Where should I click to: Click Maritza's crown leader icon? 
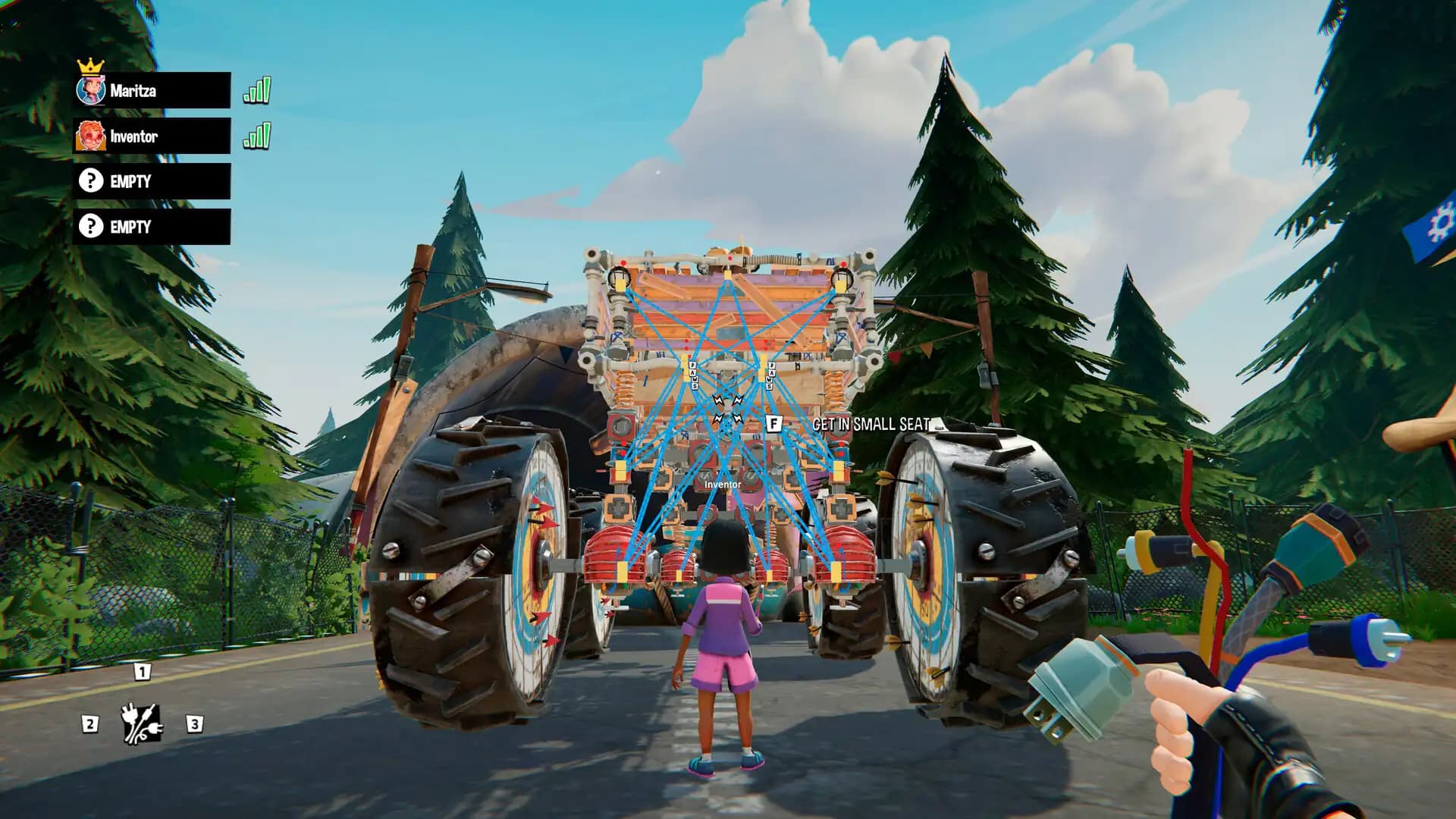[92, 66]
